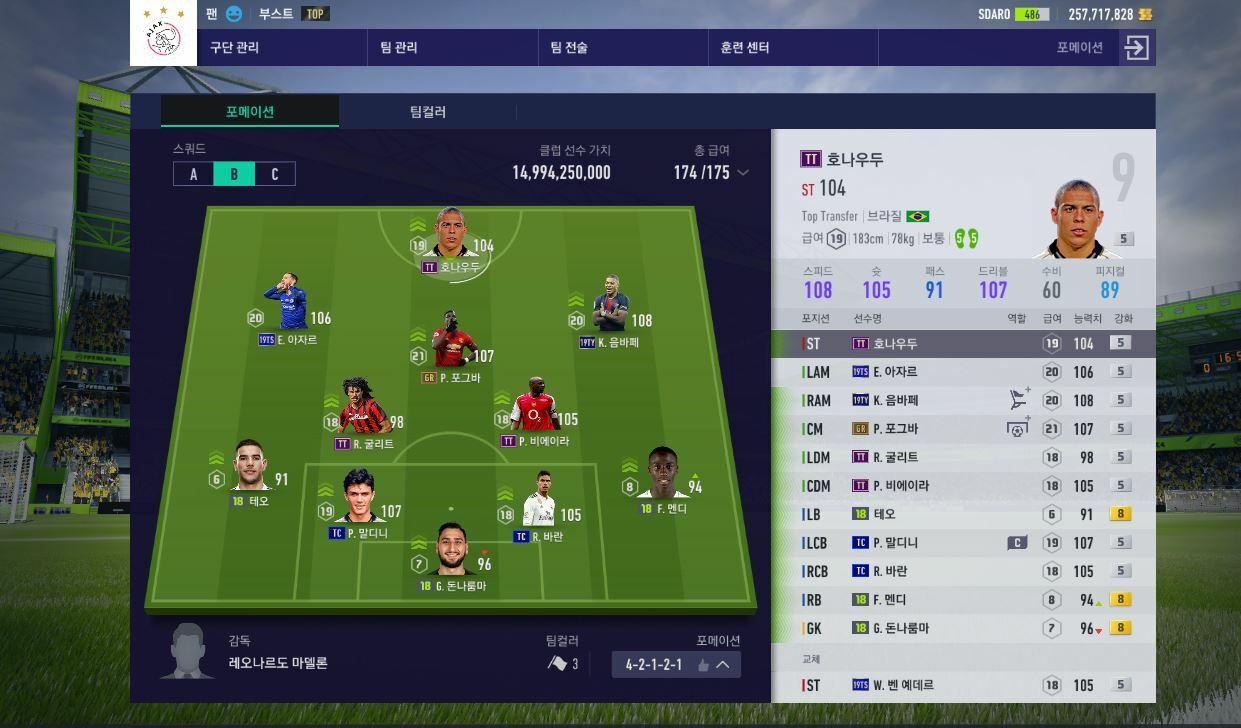Viewport: 1241px width, 728px height.
Task: Open the 훈련 센터 menu
Action: click(745, 48)
